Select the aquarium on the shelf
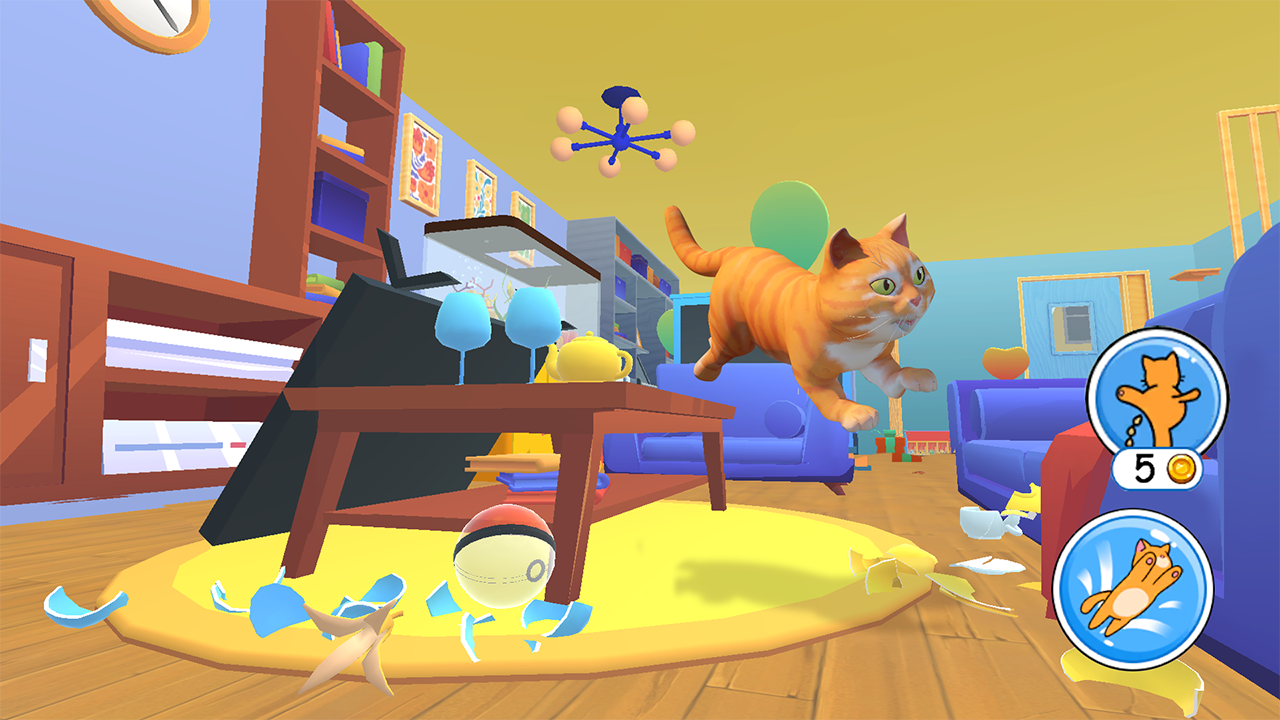 click(500, 260)
